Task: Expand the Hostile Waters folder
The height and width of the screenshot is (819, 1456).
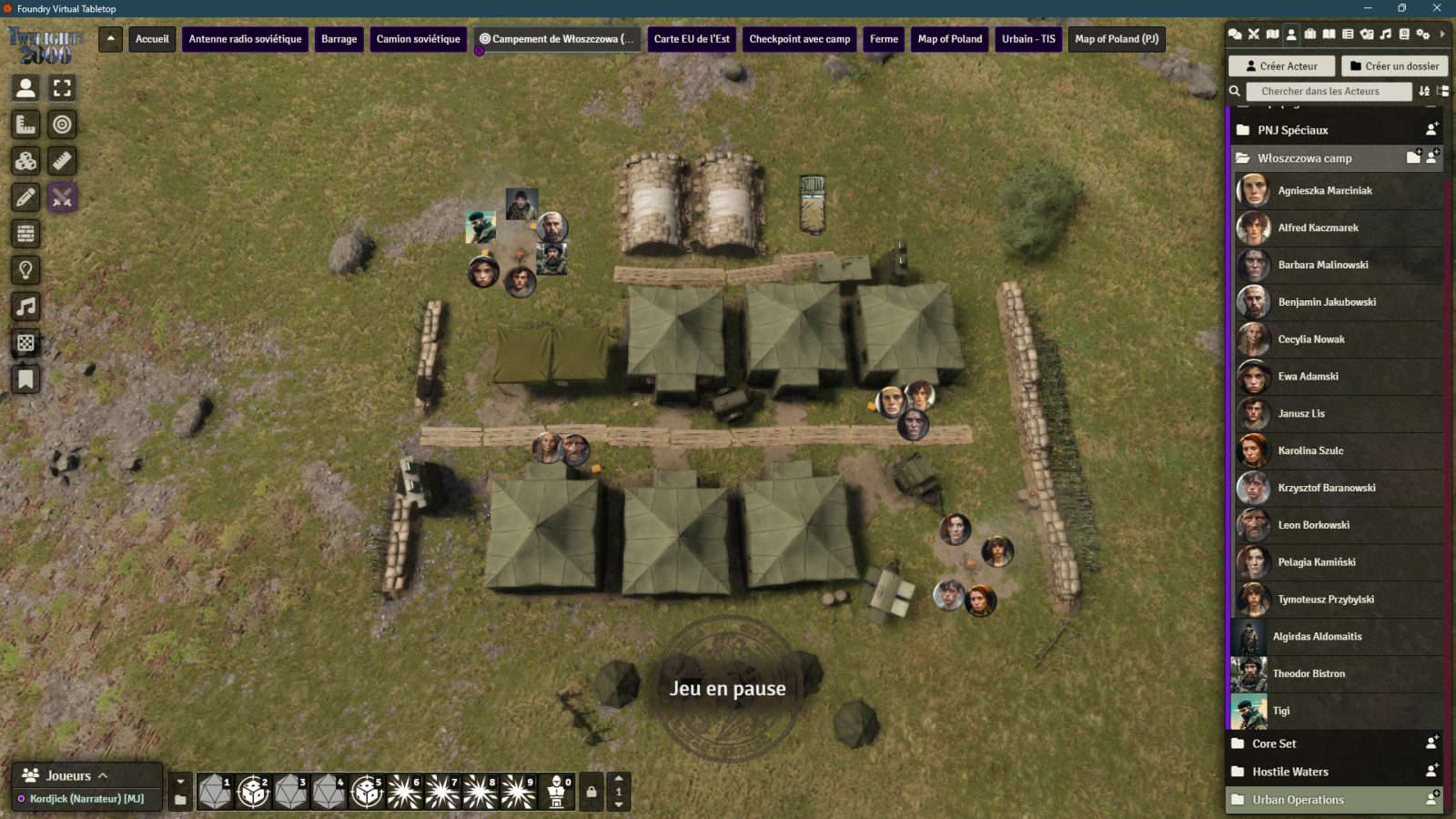Action: pyautogui.click(x=1289, y=772)
